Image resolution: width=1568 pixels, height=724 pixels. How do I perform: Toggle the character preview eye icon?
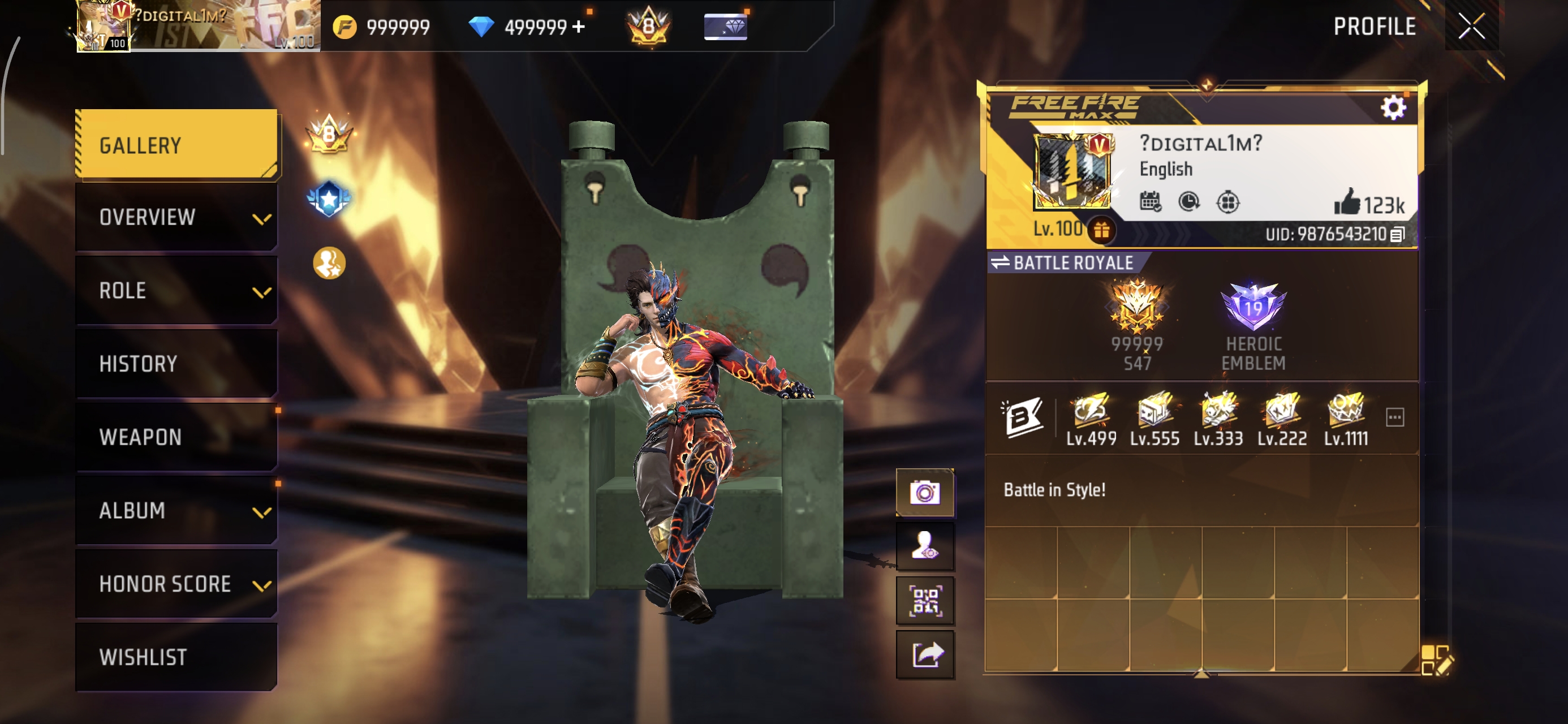(x=926, y=546)
